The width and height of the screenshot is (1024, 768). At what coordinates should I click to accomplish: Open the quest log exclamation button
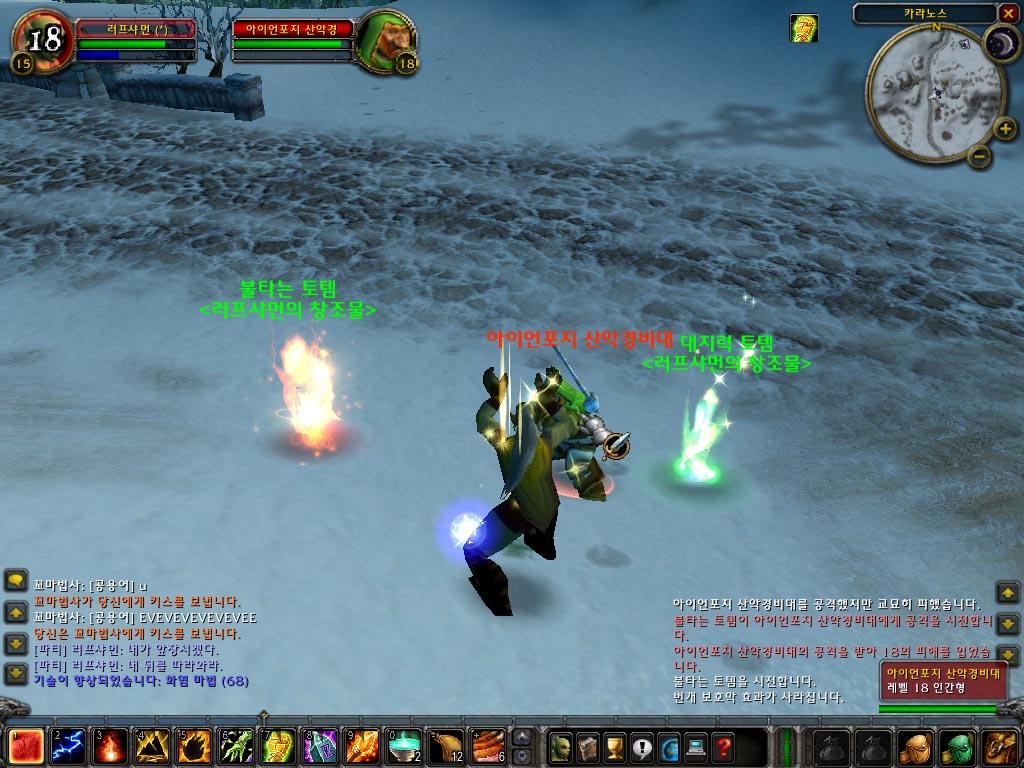642,746
